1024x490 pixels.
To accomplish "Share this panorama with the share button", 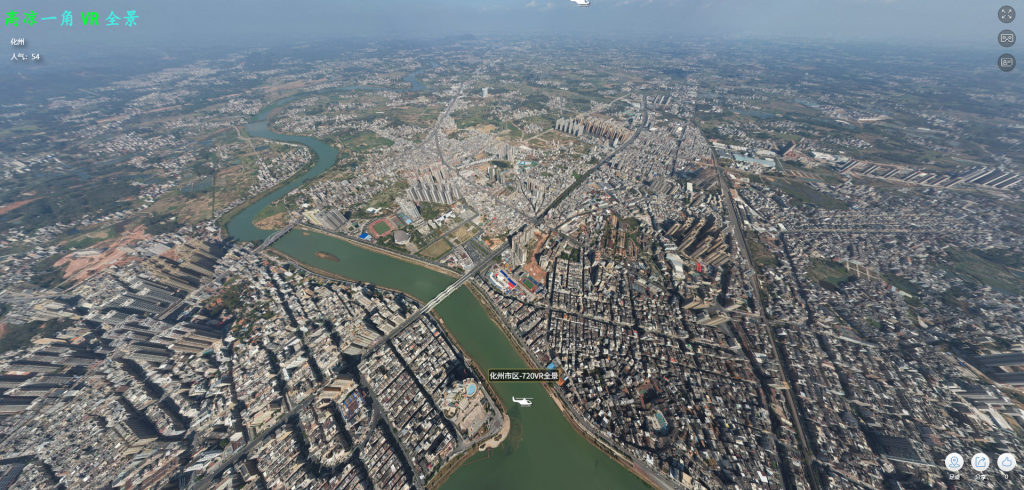I will (980, 462).
